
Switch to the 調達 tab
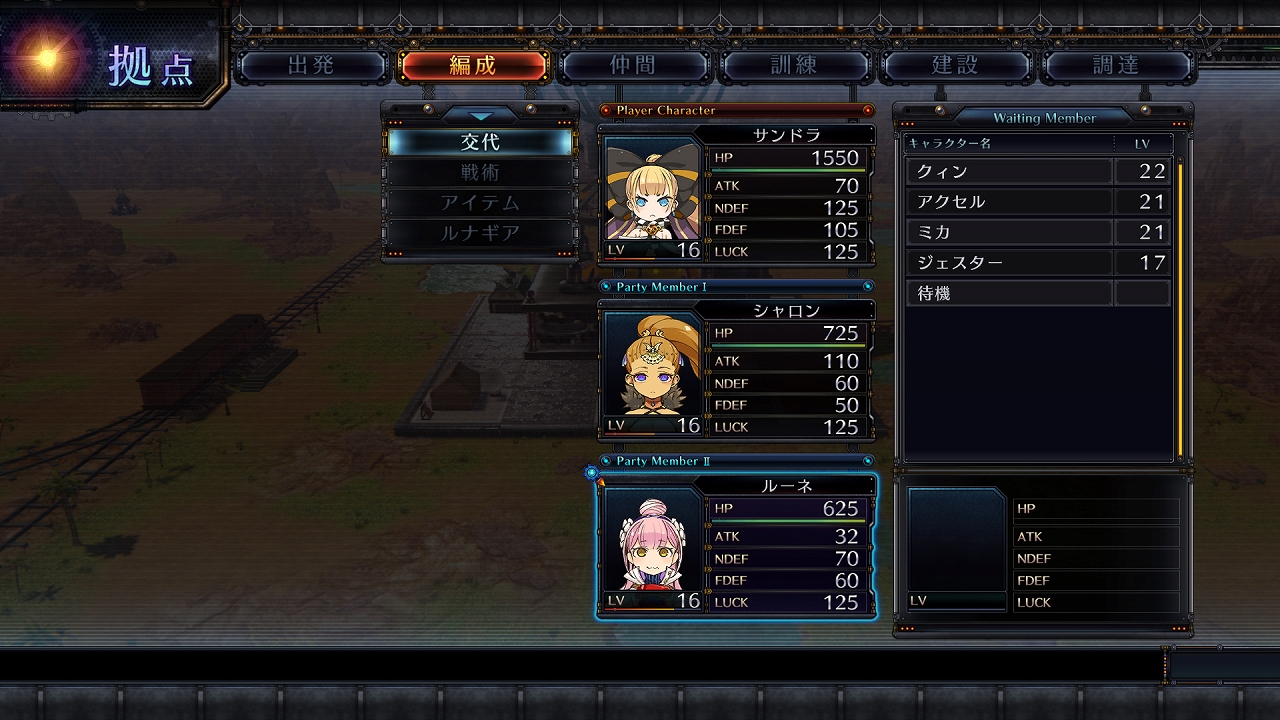coord(1116,66)
